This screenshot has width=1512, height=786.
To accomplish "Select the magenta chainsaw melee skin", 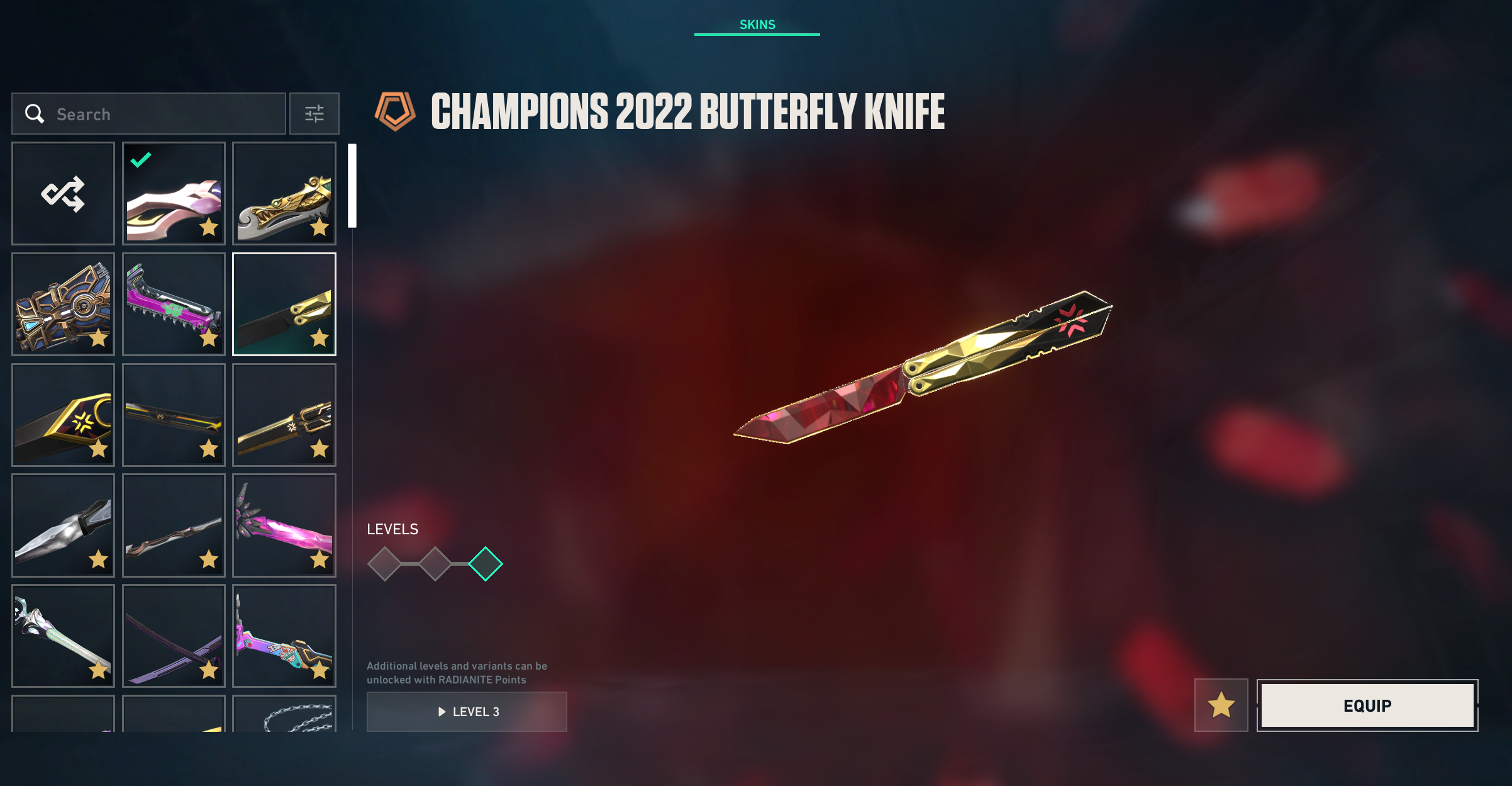I will coord(174,304).
